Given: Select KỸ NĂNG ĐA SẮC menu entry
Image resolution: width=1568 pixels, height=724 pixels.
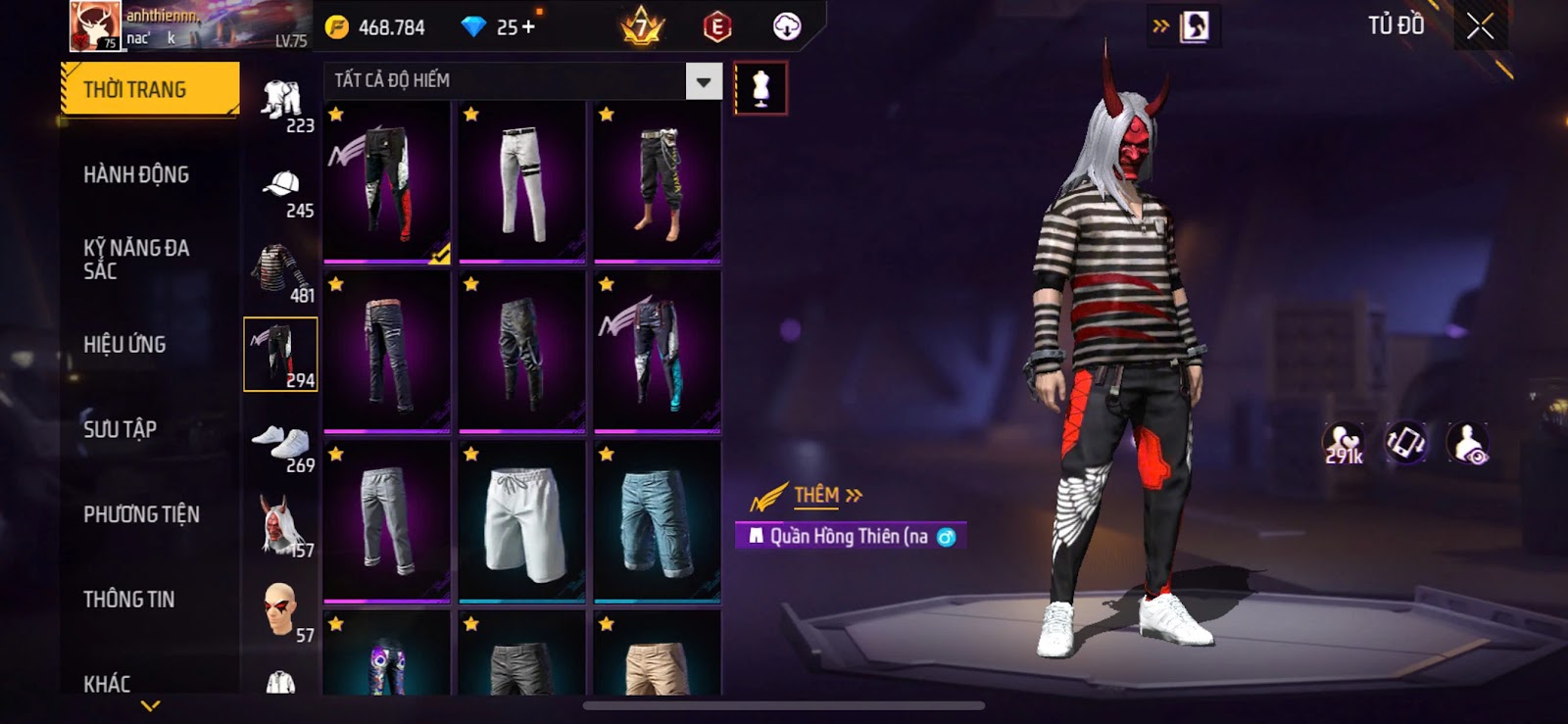Looking at the screenshot, I should 136,259.
